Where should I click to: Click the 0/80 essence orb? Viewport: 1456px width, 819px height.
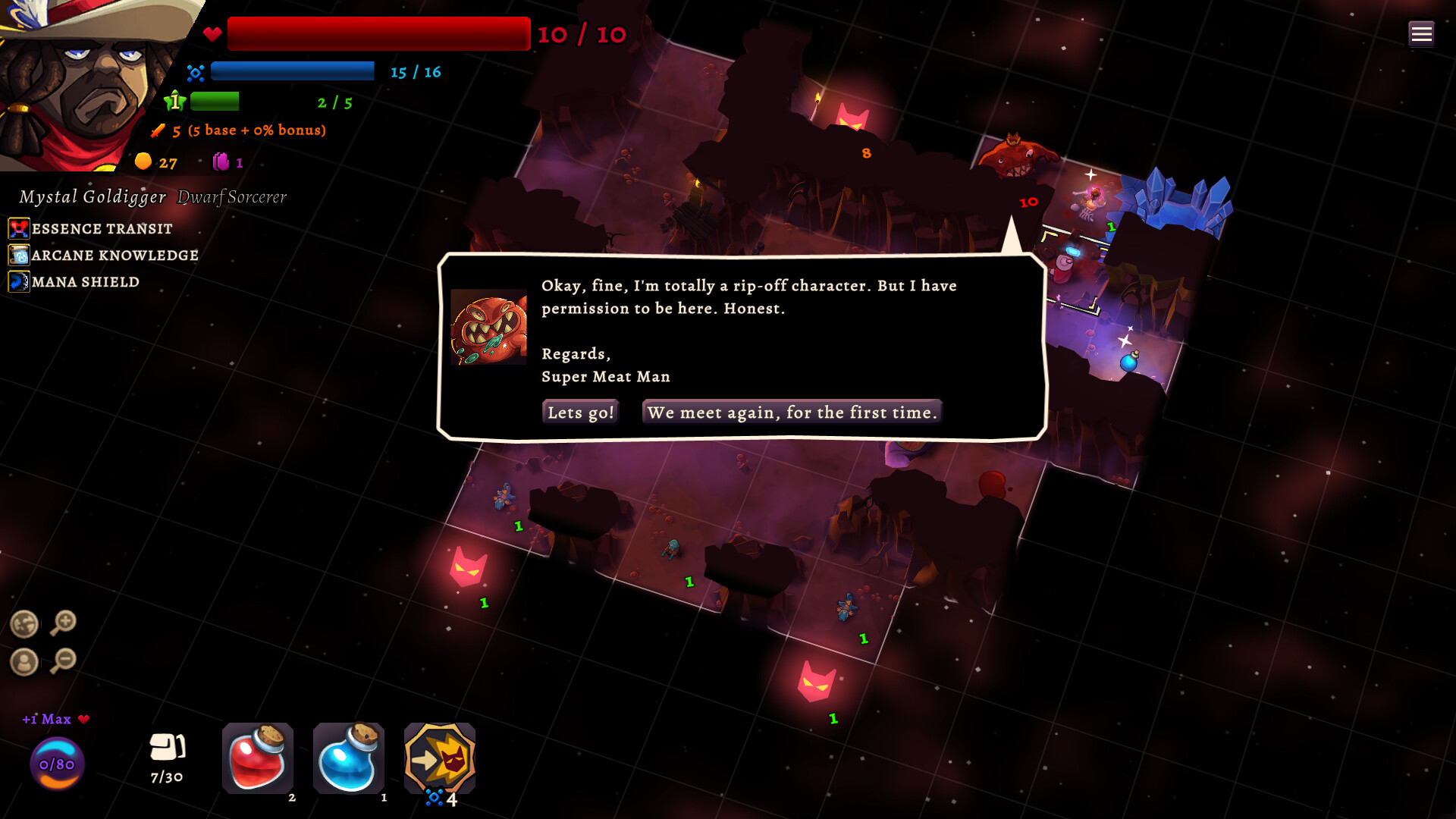[x=56, y=764]
